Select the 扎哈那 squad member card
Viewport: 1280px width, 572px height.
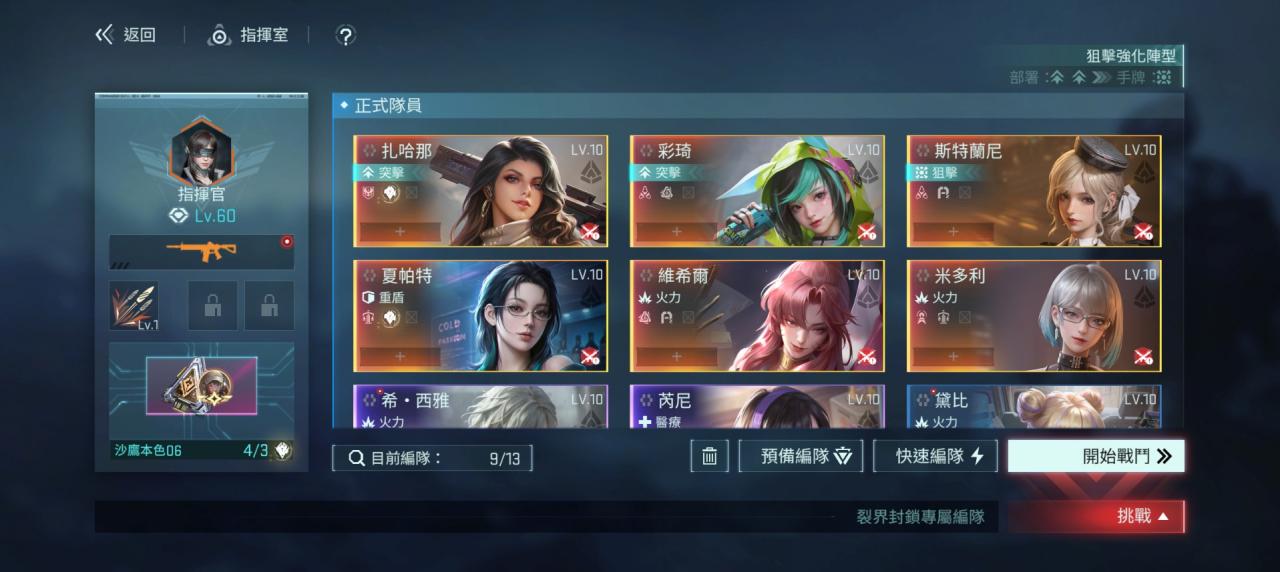(x=480, y=191)
